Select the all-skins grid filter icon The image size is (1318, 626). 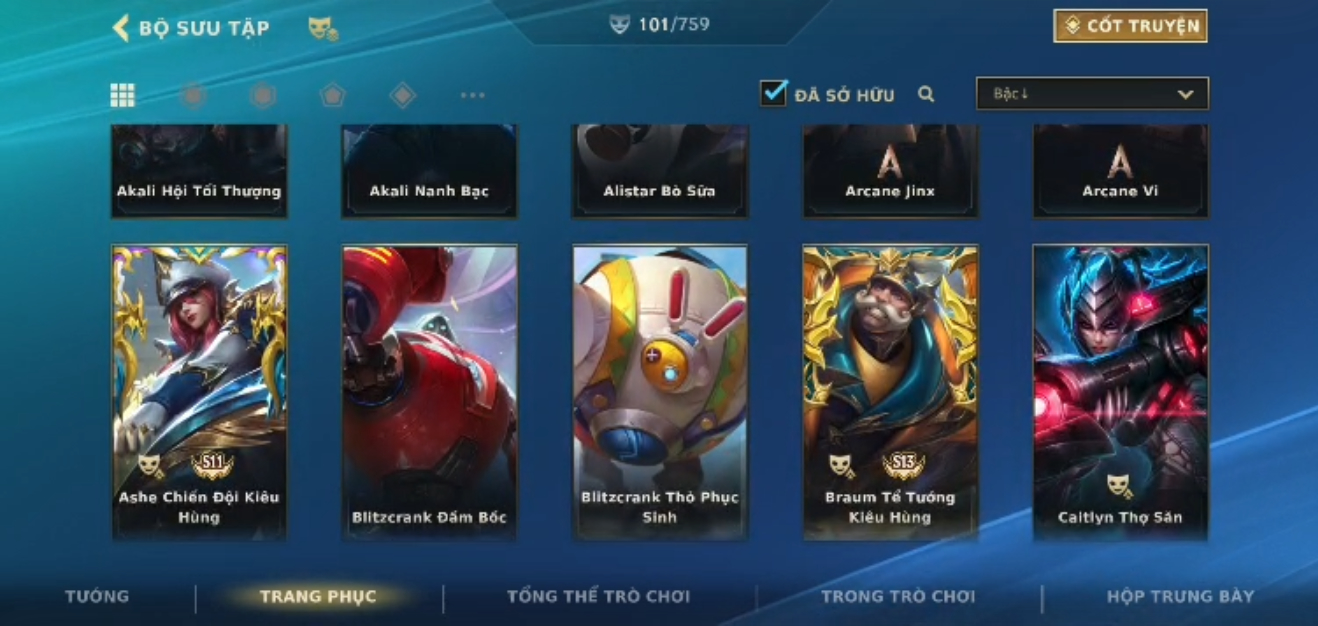(x=122, y=95)
